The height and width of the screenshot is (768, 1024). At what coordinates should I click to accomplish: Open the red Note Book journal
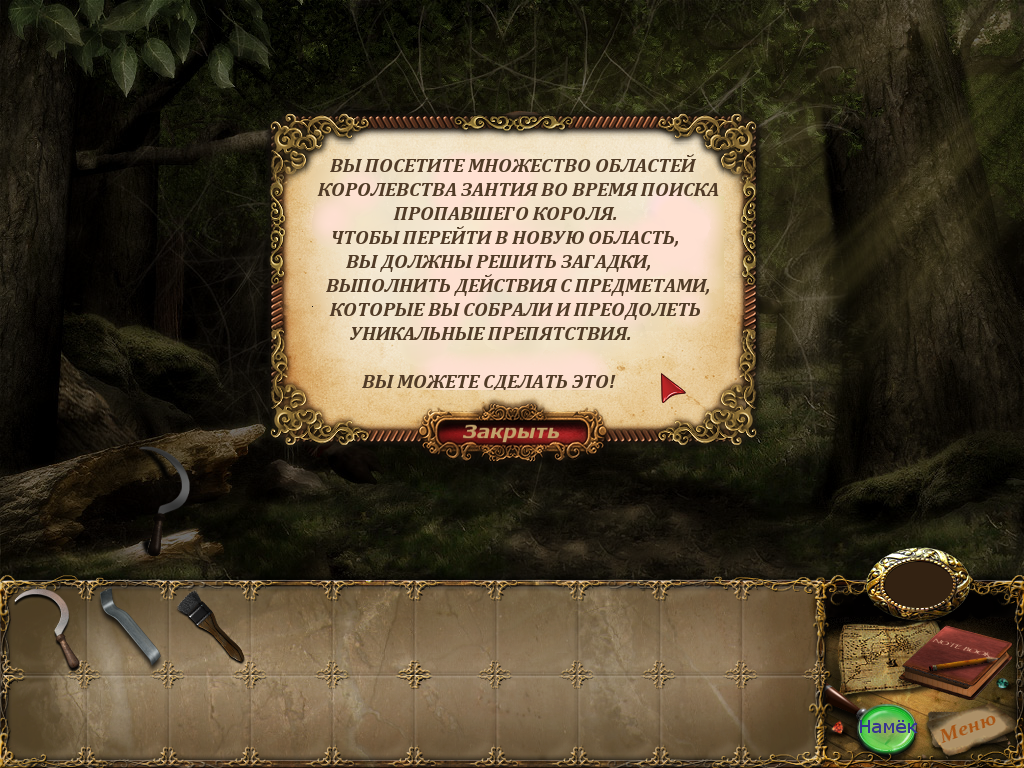tap(957, 660)
